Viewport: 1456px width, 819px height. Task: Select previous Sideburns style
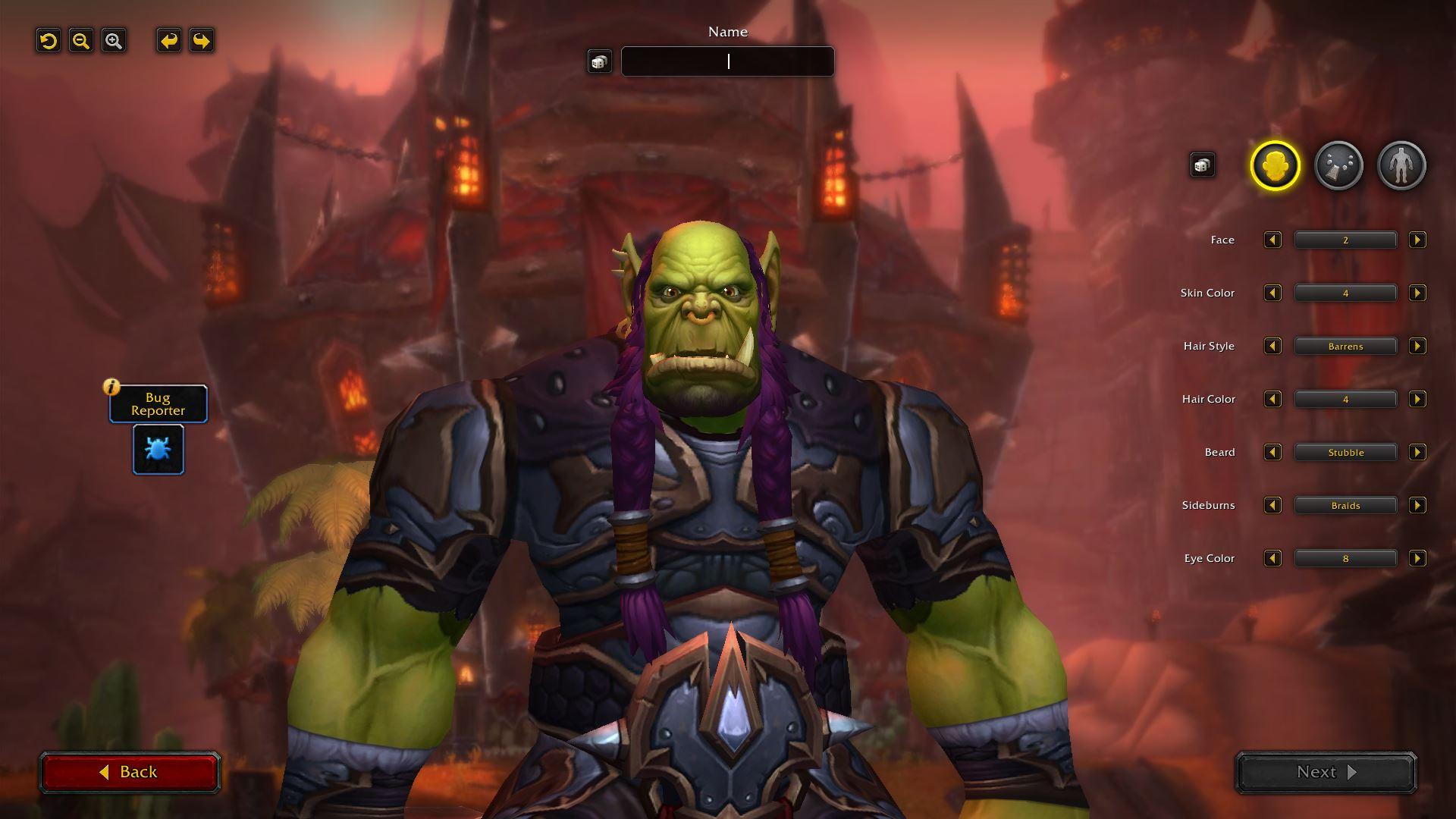pyautogui.click(x=1272, y=506)
